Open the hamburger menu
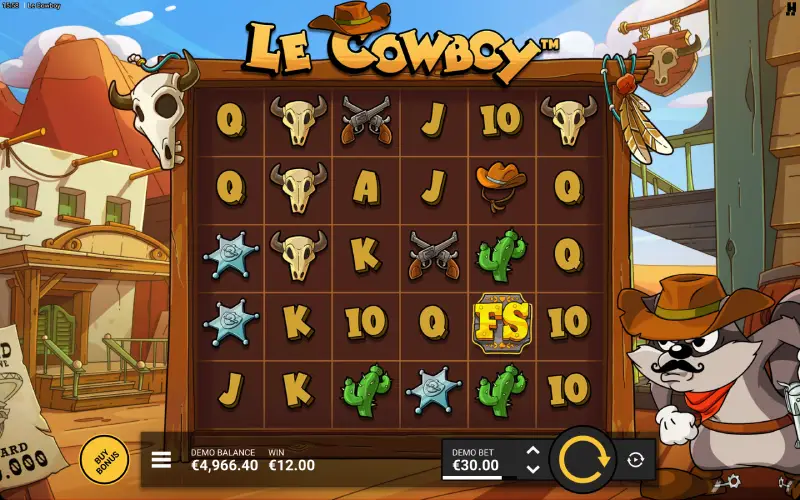 161,460
